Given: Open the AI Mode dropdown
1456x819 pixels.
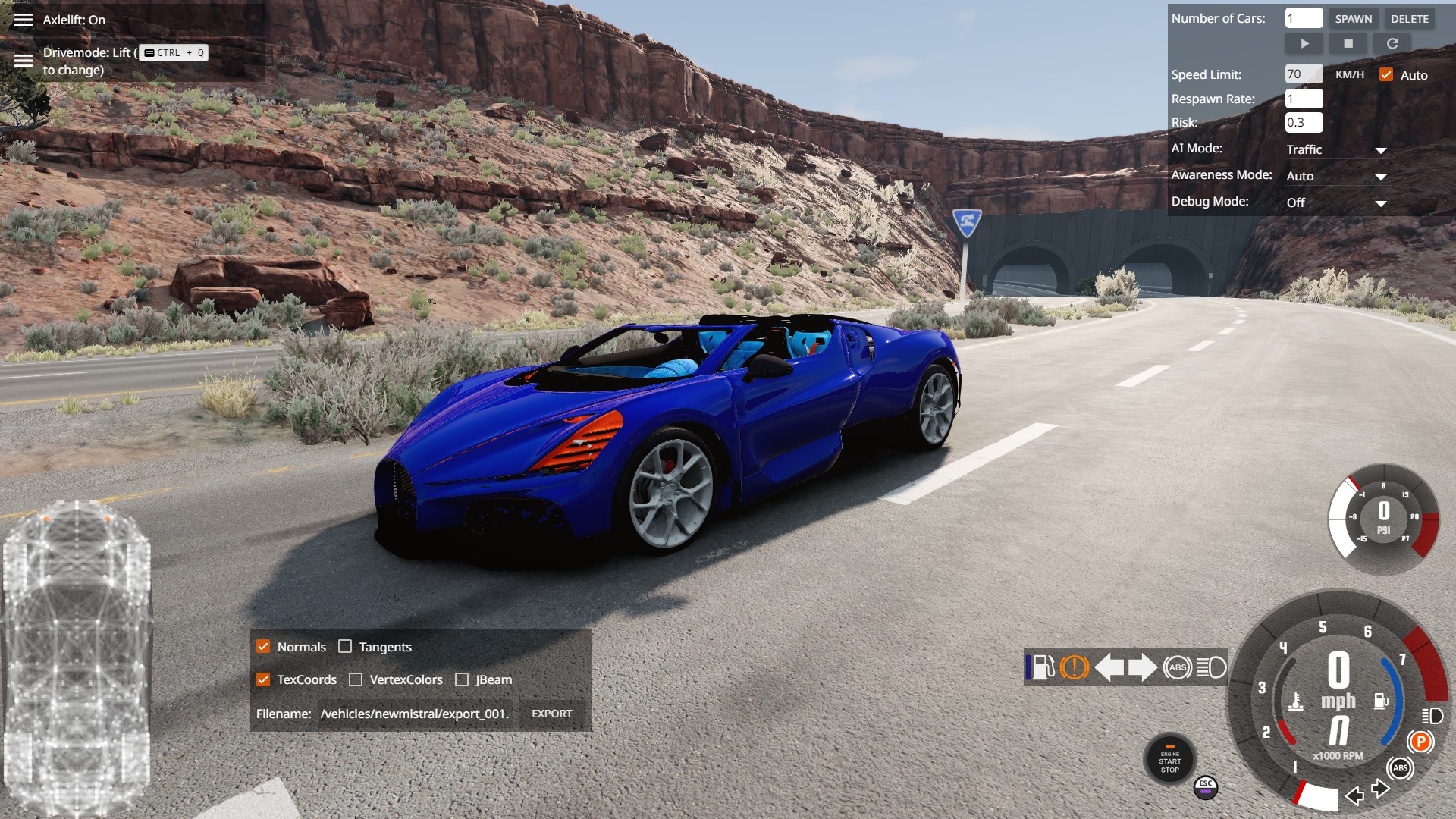Looking at the screenshot, I should 1336,150.
